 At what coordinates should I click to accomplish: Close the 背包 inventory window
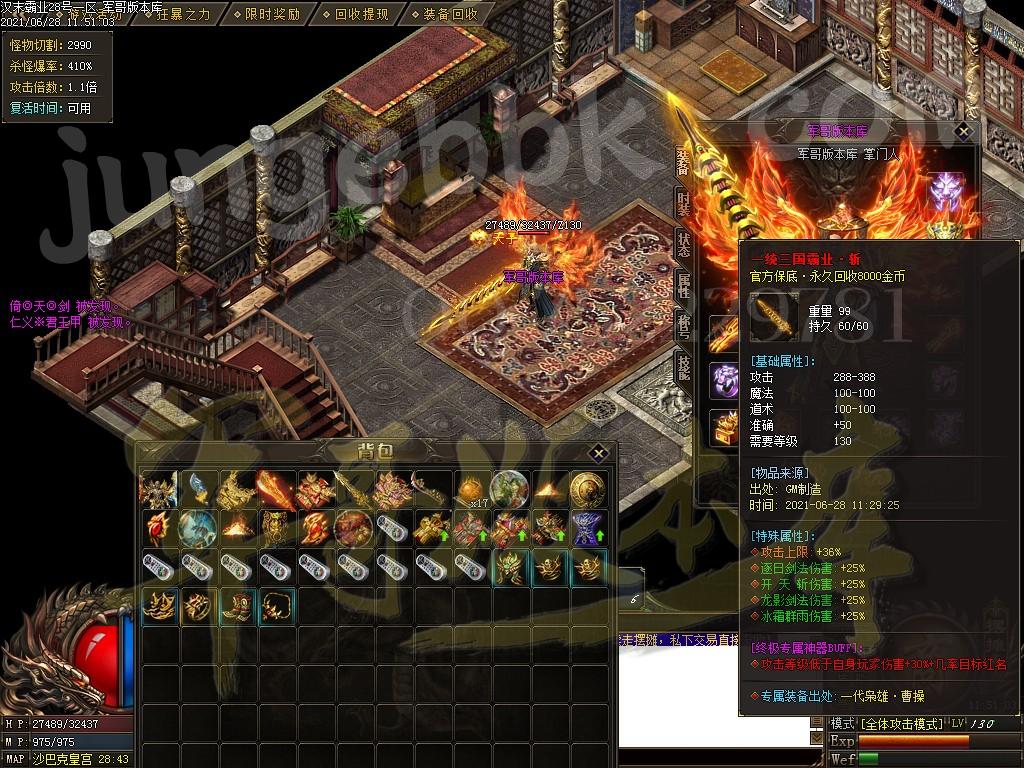[x=598, y=452]
